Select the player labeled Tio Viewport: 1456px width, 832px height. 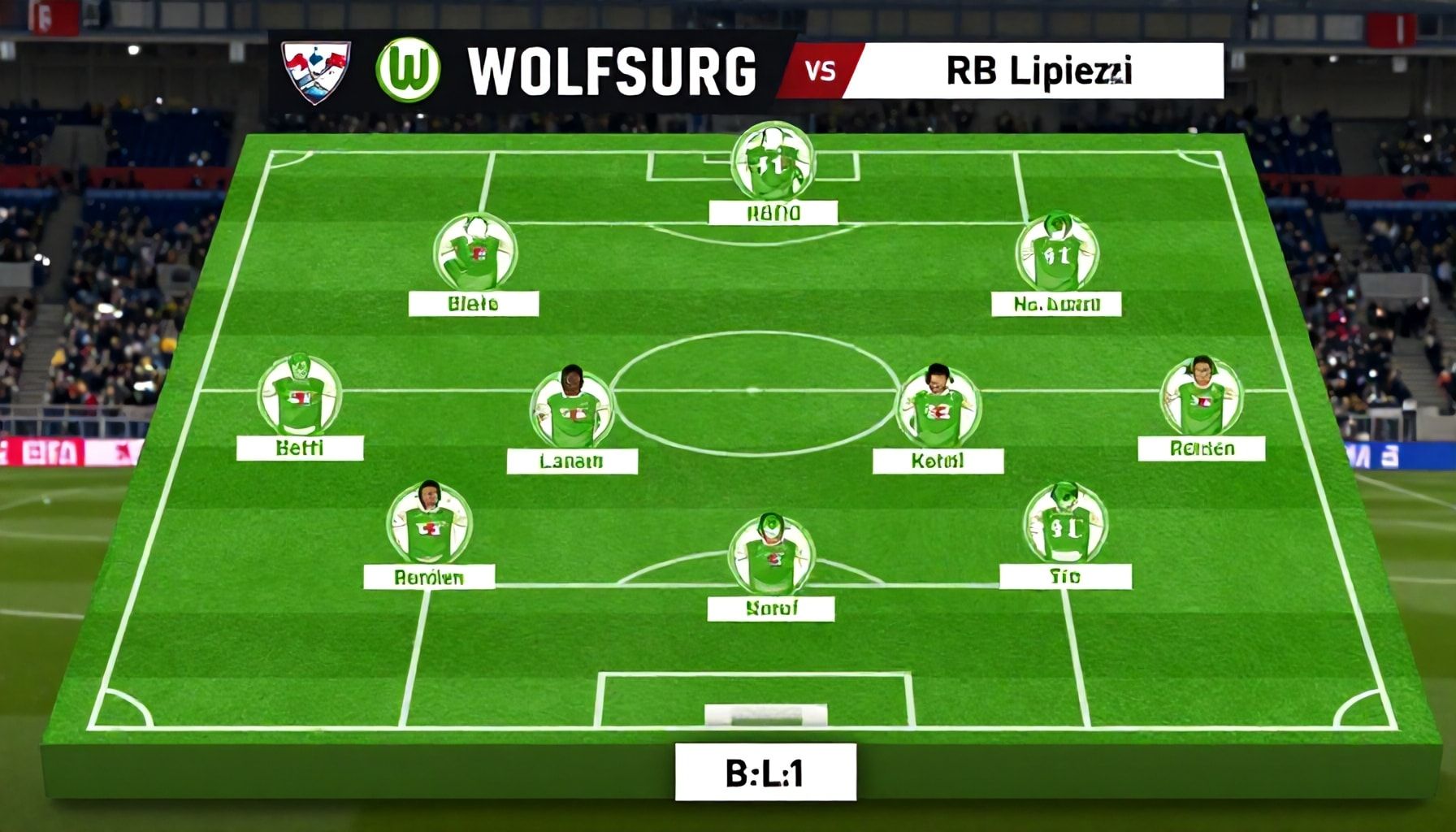tap(1064, 524)
